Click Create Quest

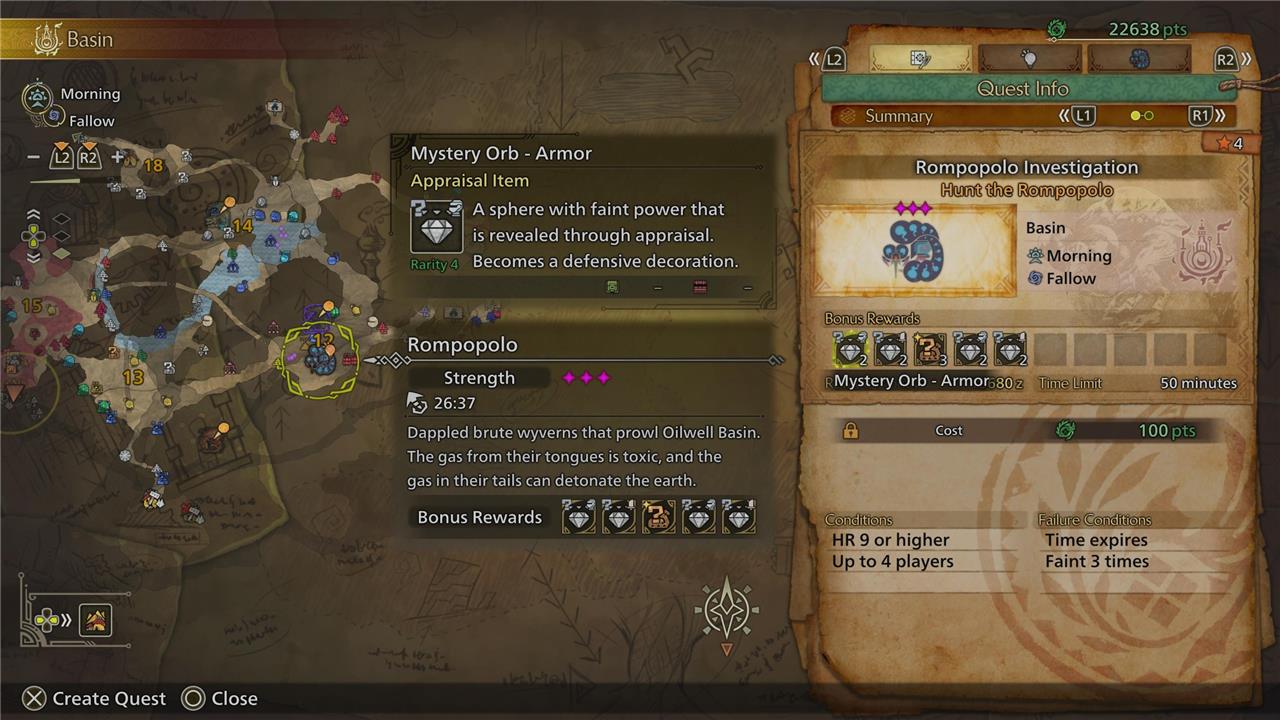pos(95,698)
